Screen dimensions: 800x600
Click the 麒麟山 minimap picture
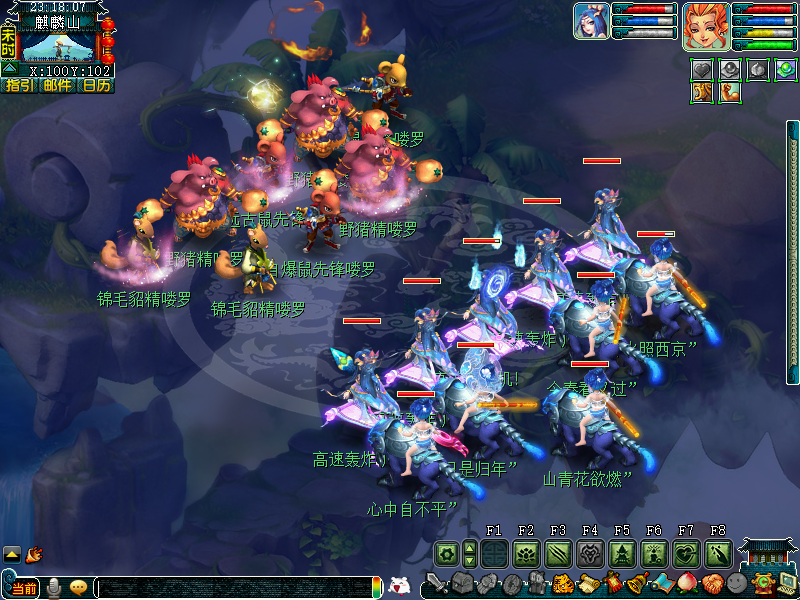click(x=58, y=44)
